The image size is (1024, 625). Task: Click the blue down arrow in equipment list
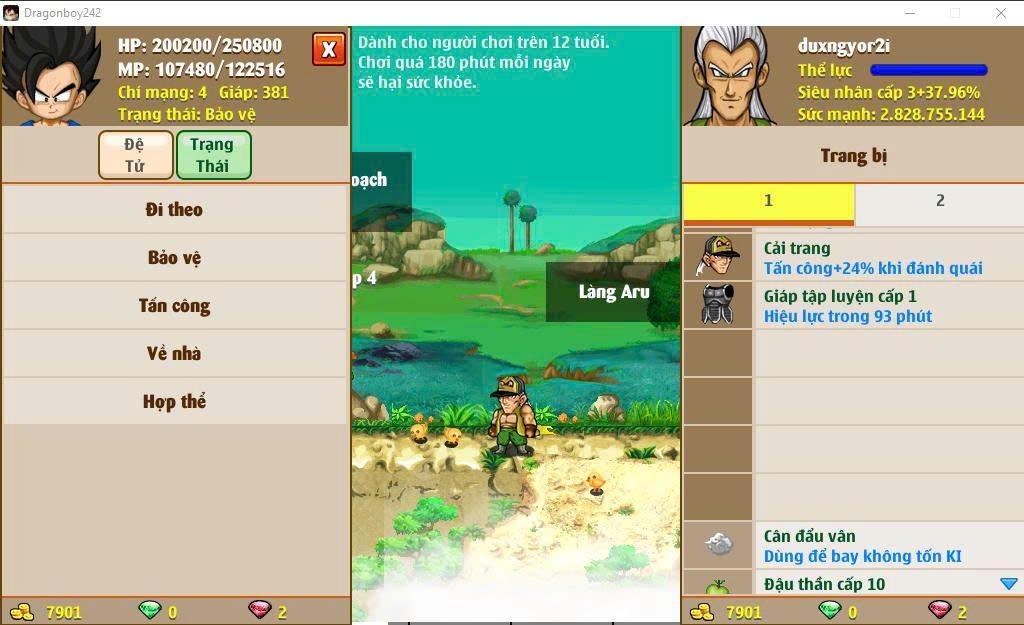point(1008,584)
